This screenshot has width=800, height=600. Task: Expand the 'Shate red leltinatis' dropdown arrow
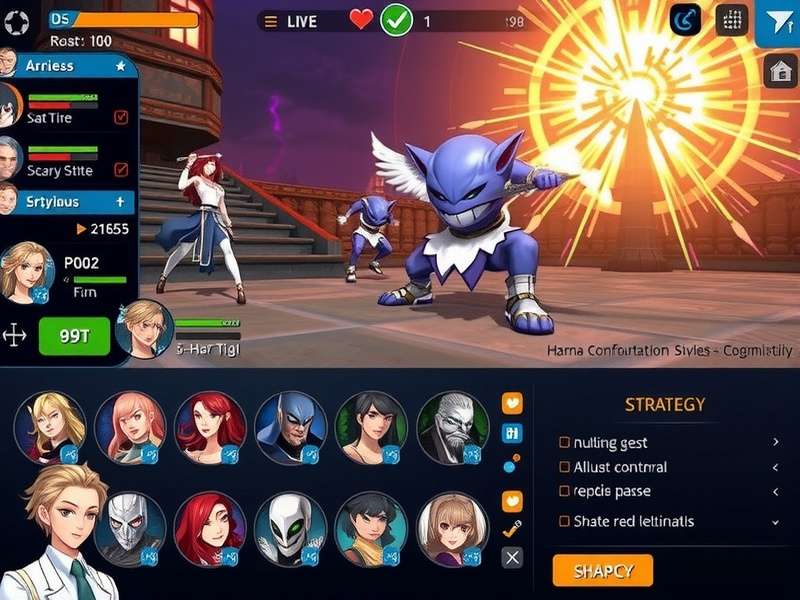pos(775,521)
